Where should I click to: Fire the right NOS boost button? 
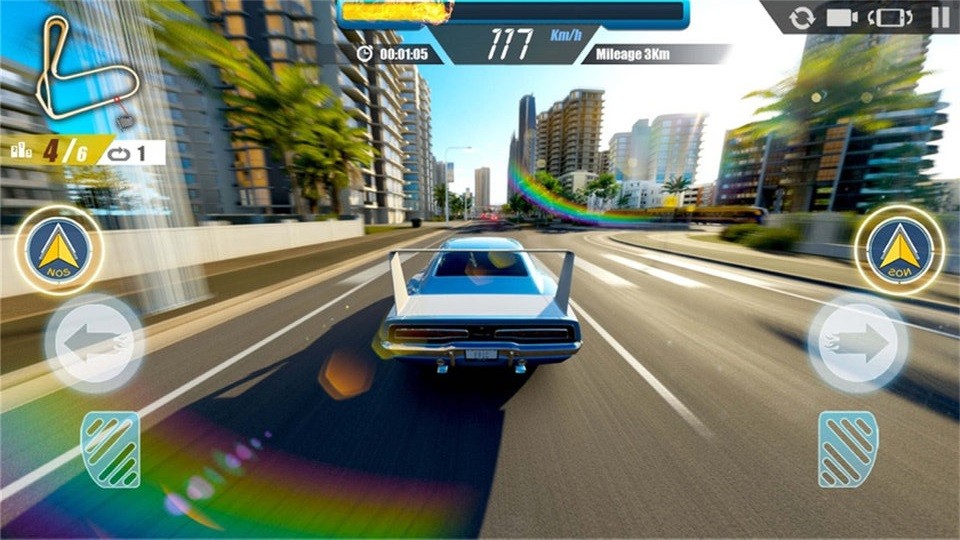pos(899,250)
